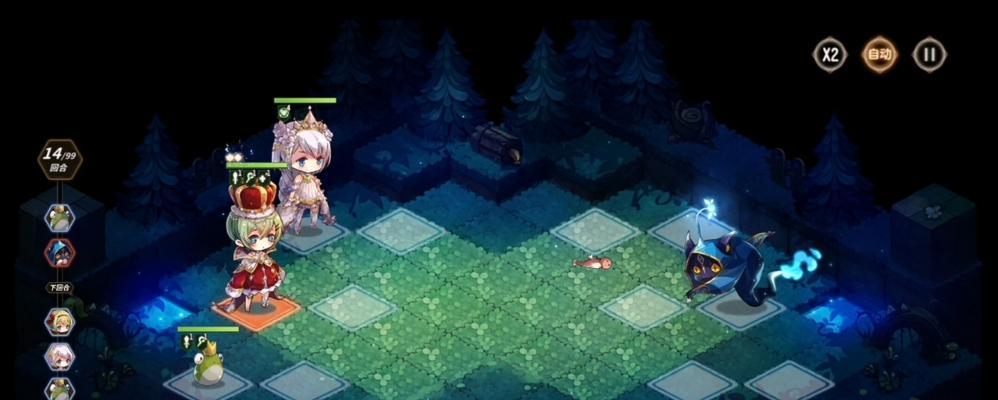Select the white-haired girl turn-order portrait
This screenshot has width=998, height=400.
pyautogui.click(x=59, y=356)
